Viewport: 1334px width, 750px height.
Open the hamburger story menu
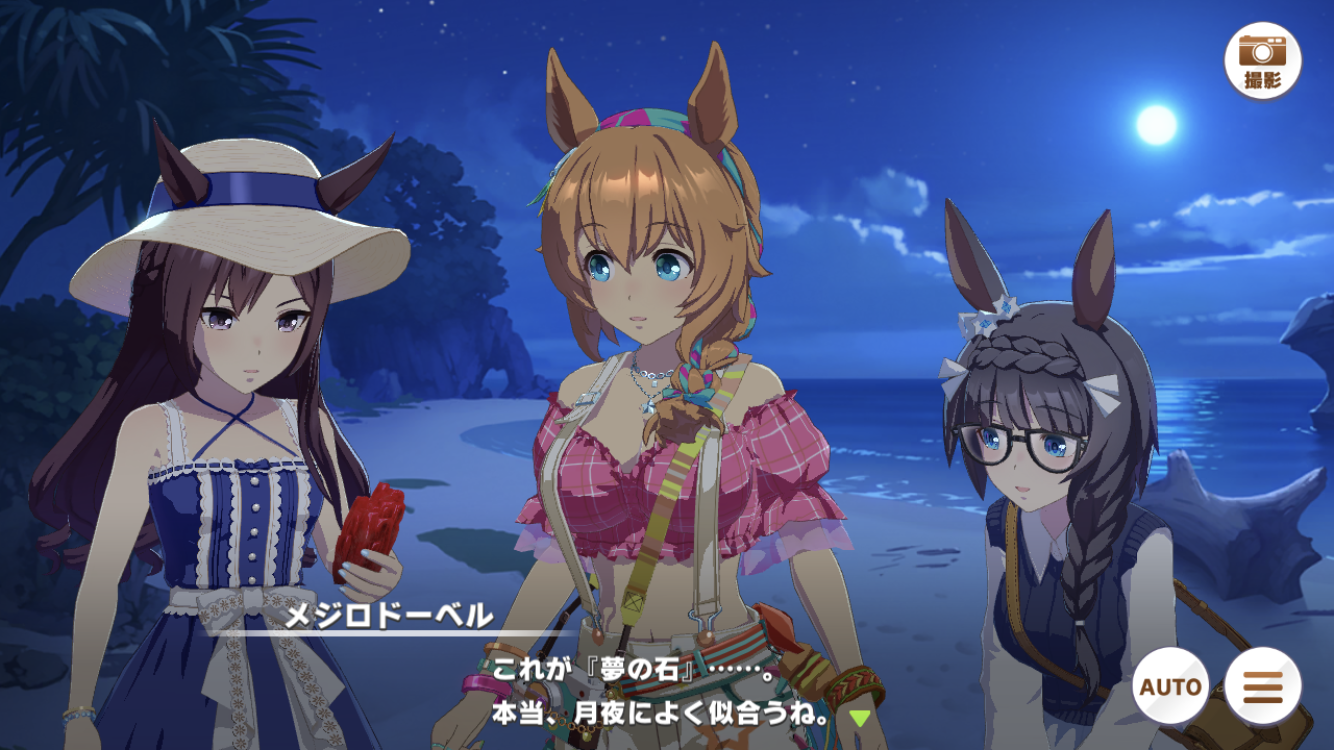1262,687
